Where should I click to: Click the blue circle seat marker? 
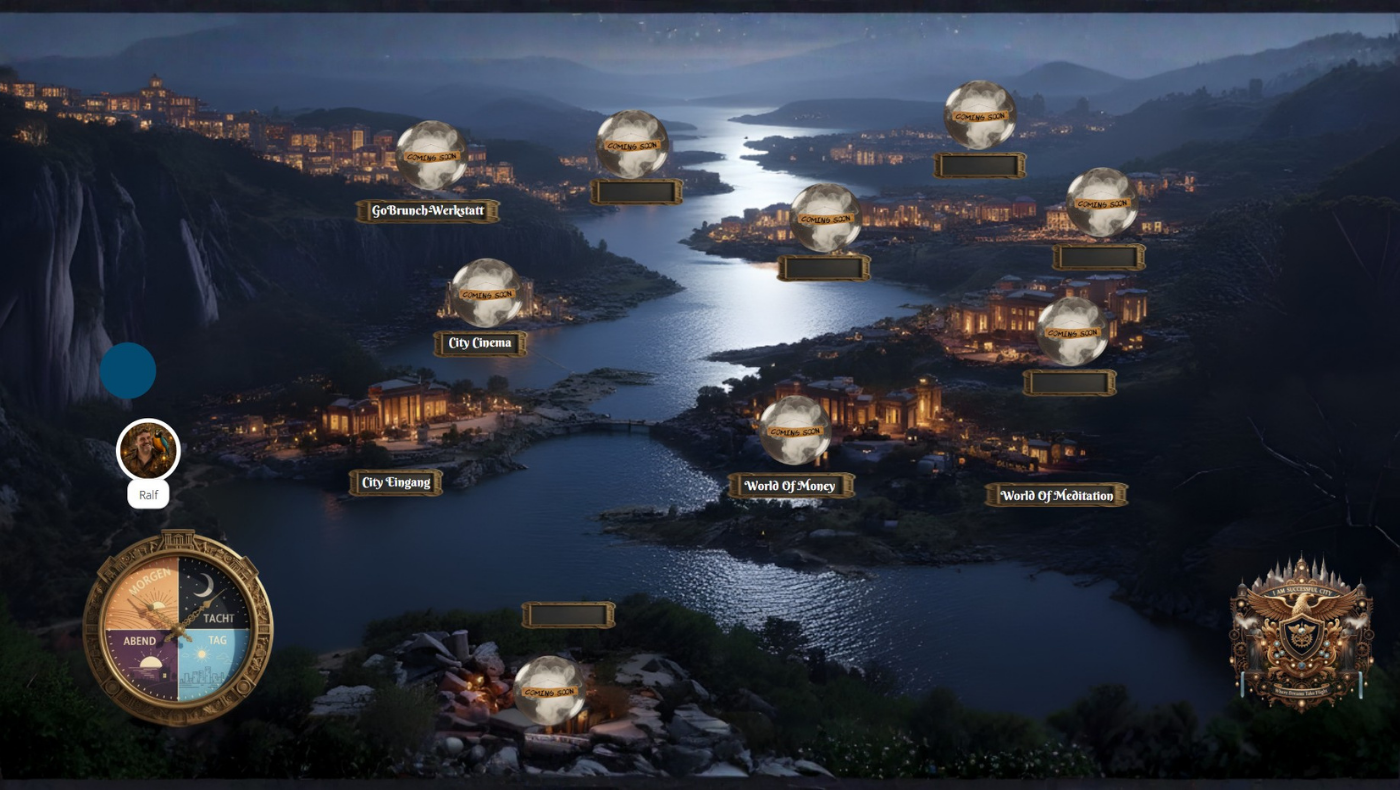(128, 371)
